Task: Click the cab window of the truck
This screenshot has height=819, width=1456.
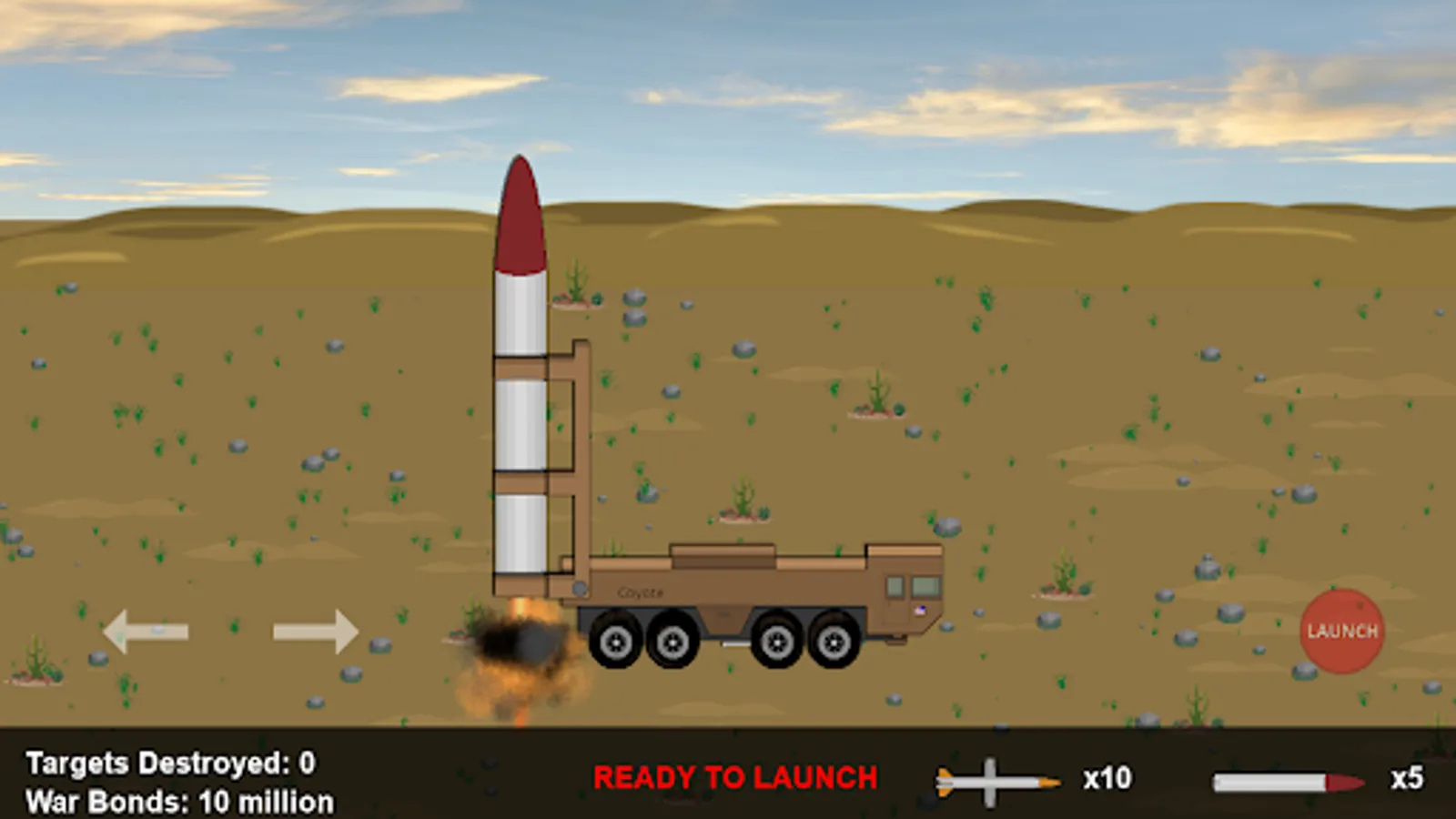Action: 924,585
